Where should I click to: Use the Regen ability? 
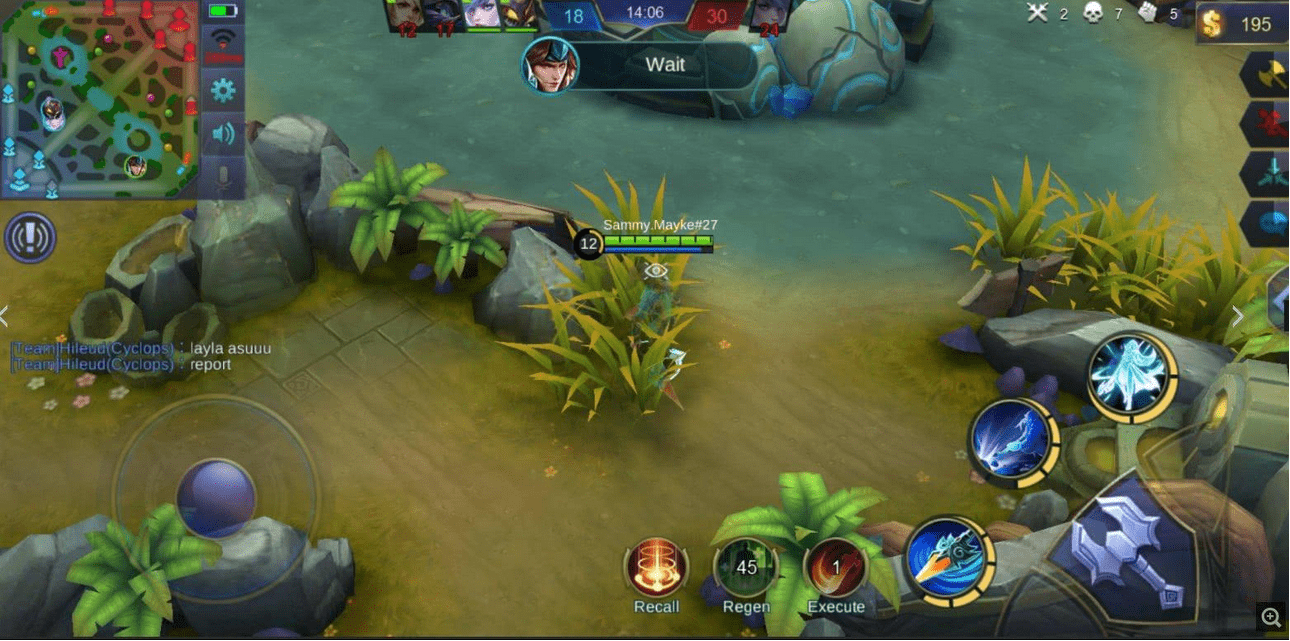(746, 568)
